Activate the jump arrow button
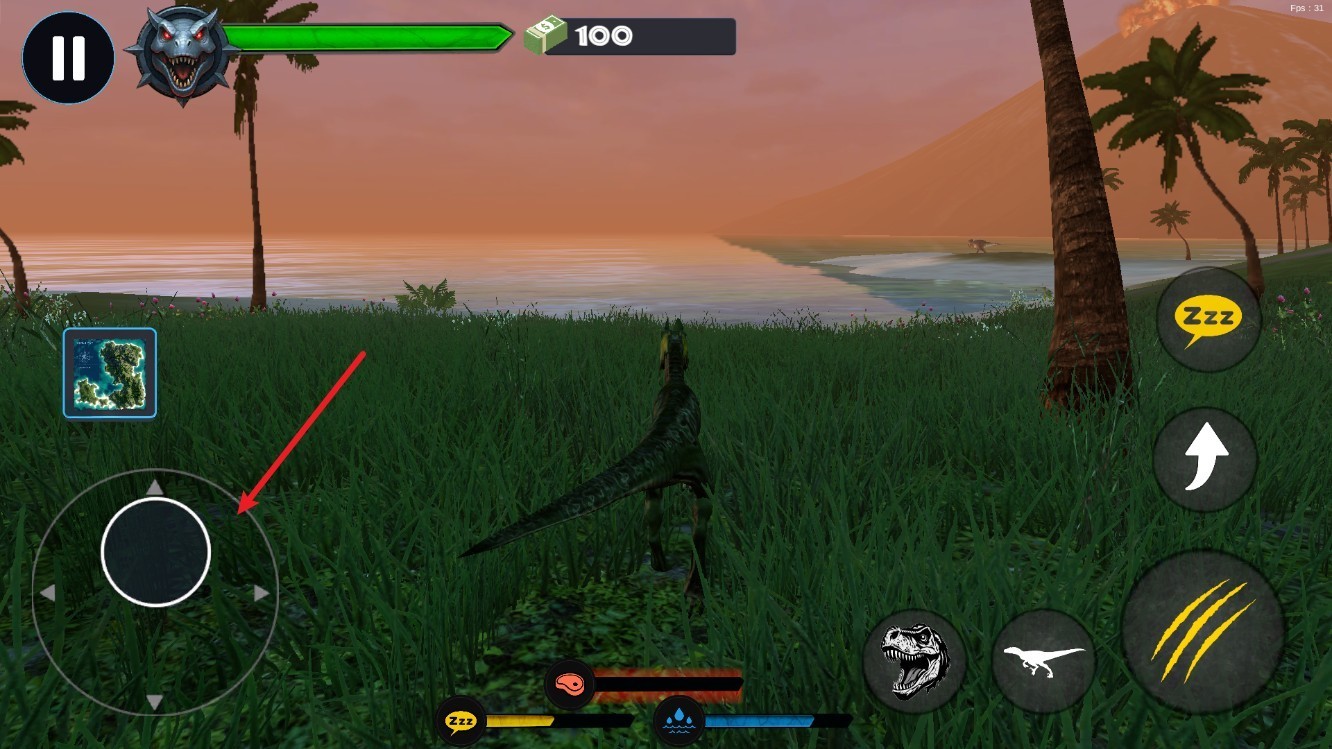The width and height of the screenshot is (1332, 749). point(1205,458)
